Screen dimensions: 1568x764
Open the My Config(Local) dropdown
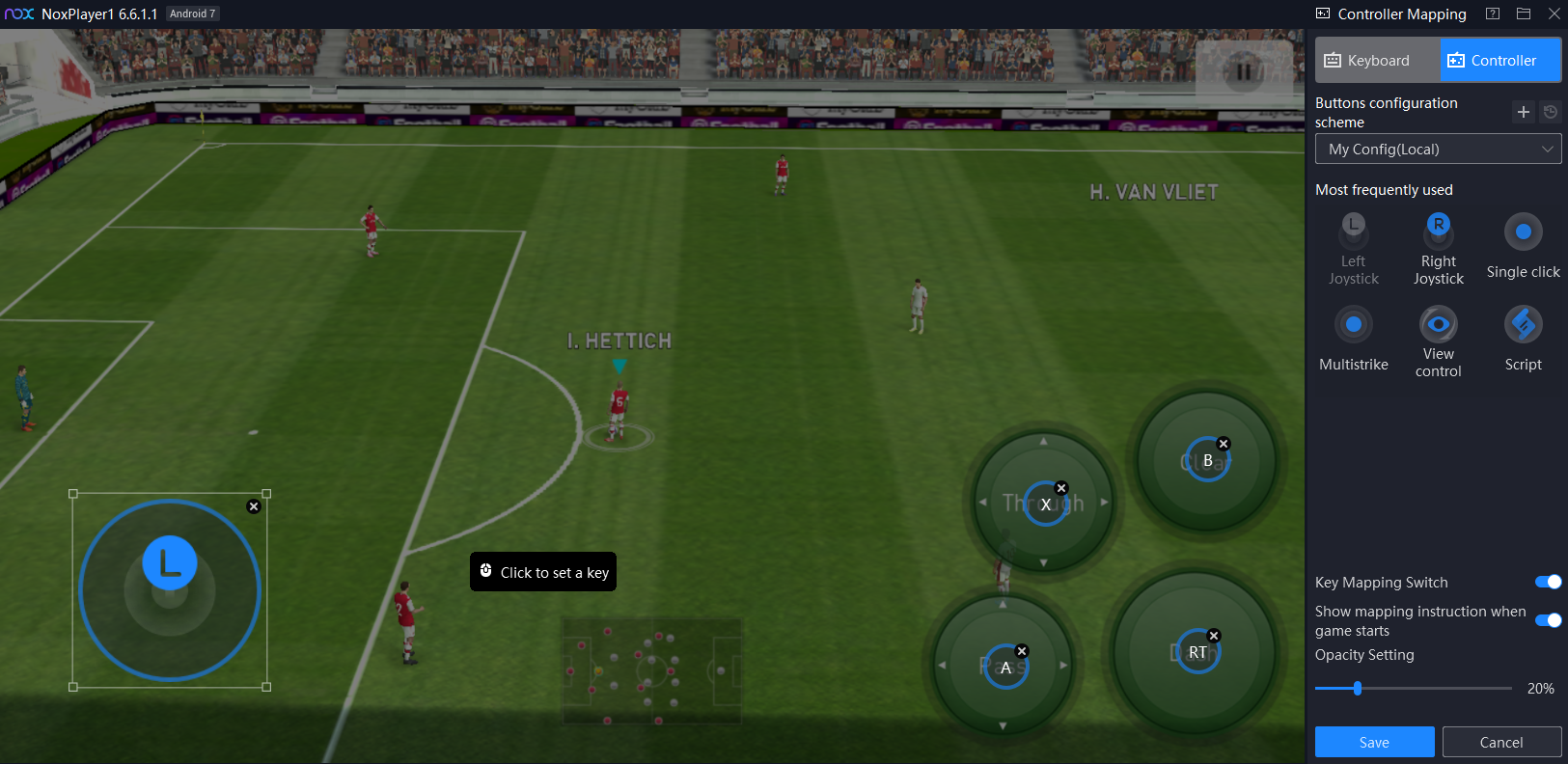(x=1438, y=150)
